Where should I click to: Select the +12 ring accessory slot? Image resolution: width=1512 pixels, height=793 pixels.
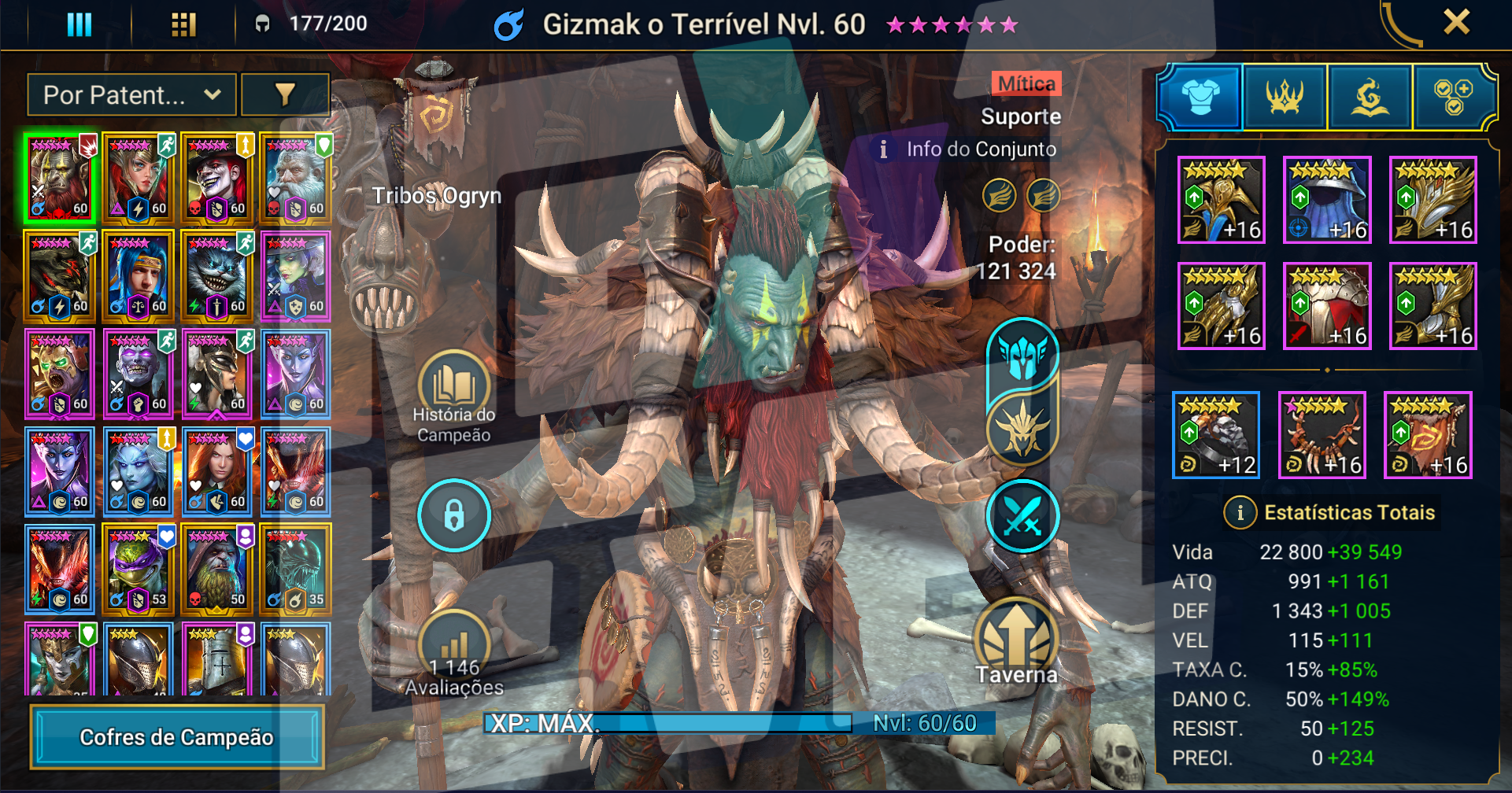tap(1216, 435)
